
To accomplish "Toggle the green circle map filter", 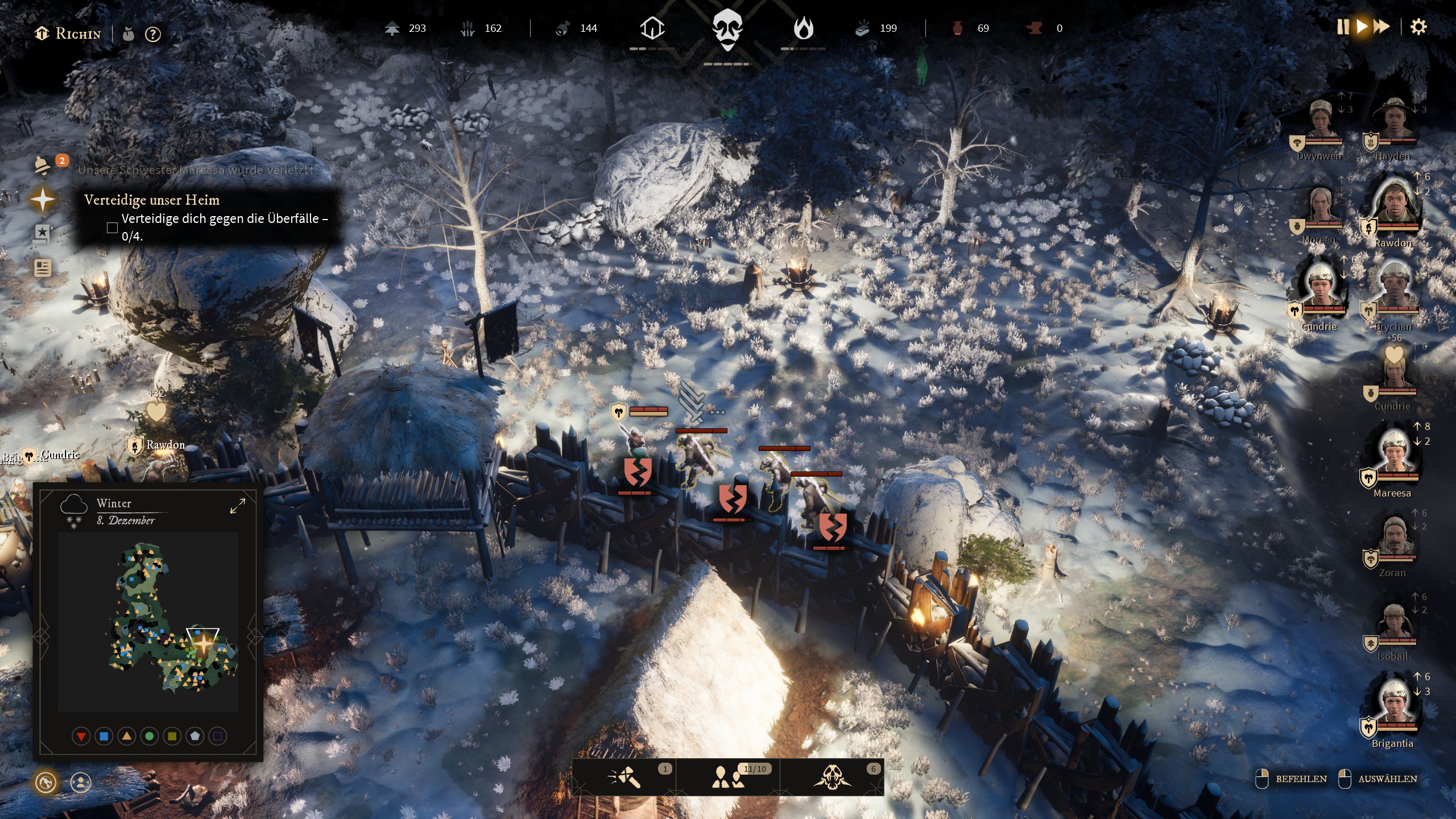I will (x=150, y=737).
